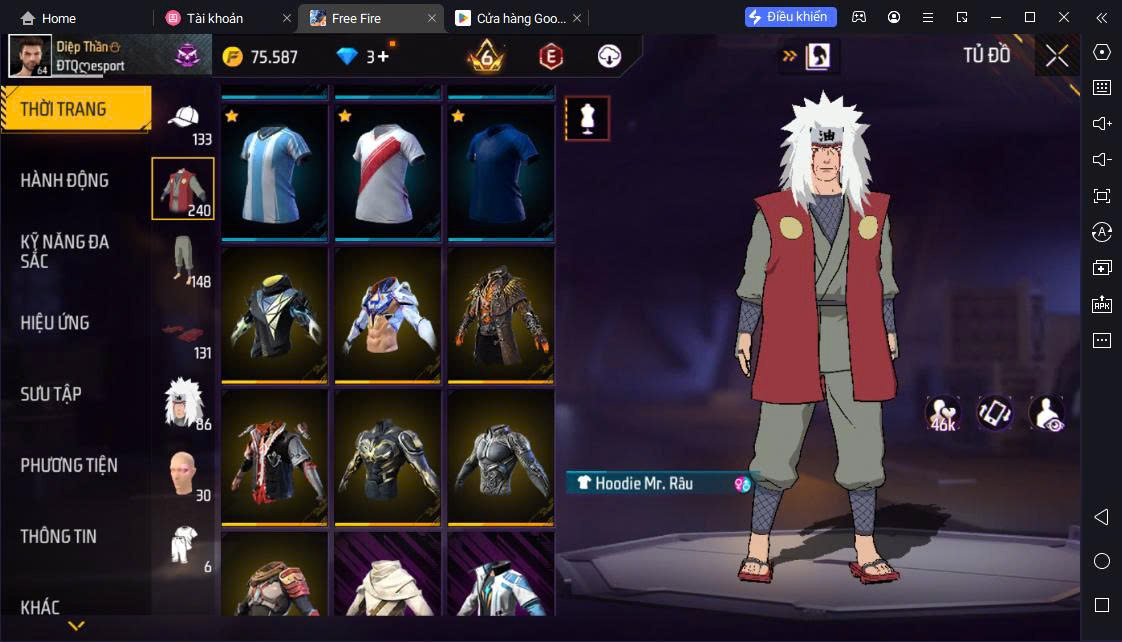Choose the bald face category

183,474
